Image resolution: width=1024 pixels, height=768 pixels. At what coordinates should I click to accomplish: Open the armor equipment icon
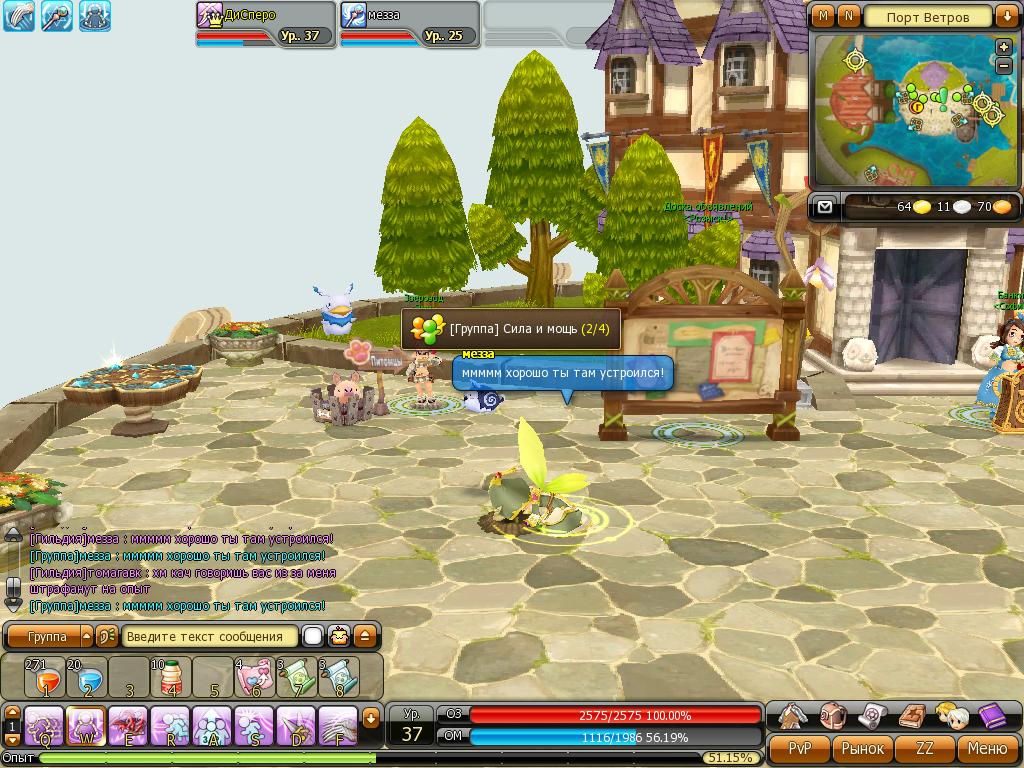coord(794,716)
